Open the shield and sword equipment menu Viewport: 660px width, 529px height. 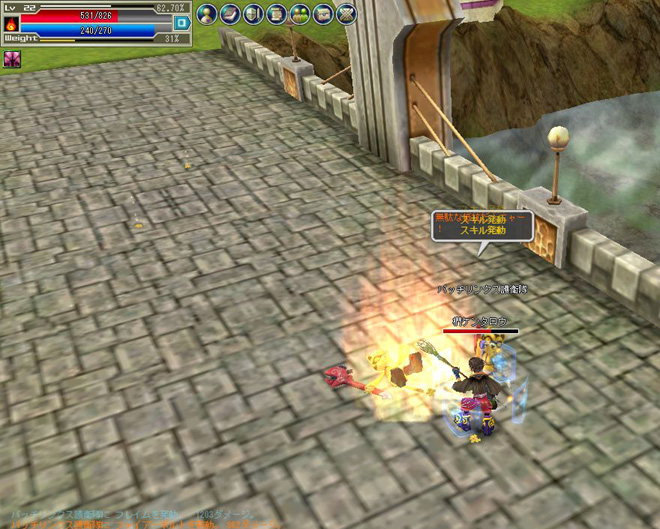[x=253, y=14]
